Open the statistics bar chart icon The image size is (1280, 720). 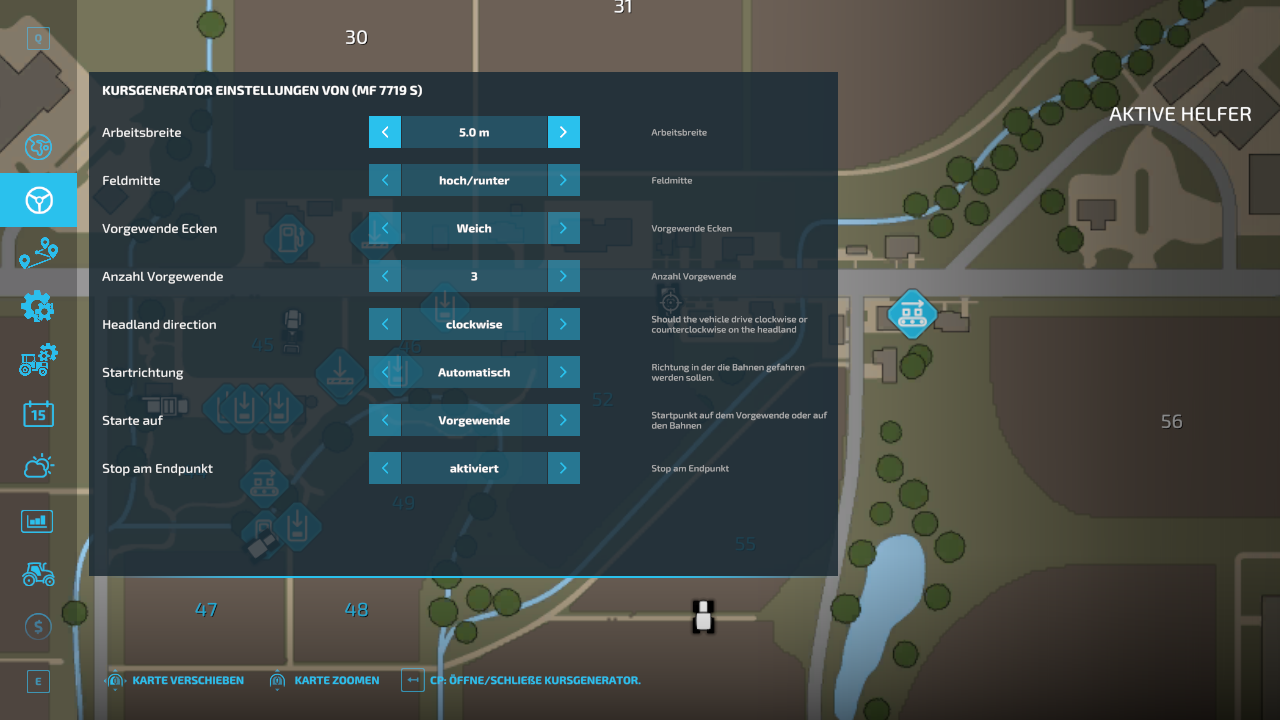click(38, 520)
